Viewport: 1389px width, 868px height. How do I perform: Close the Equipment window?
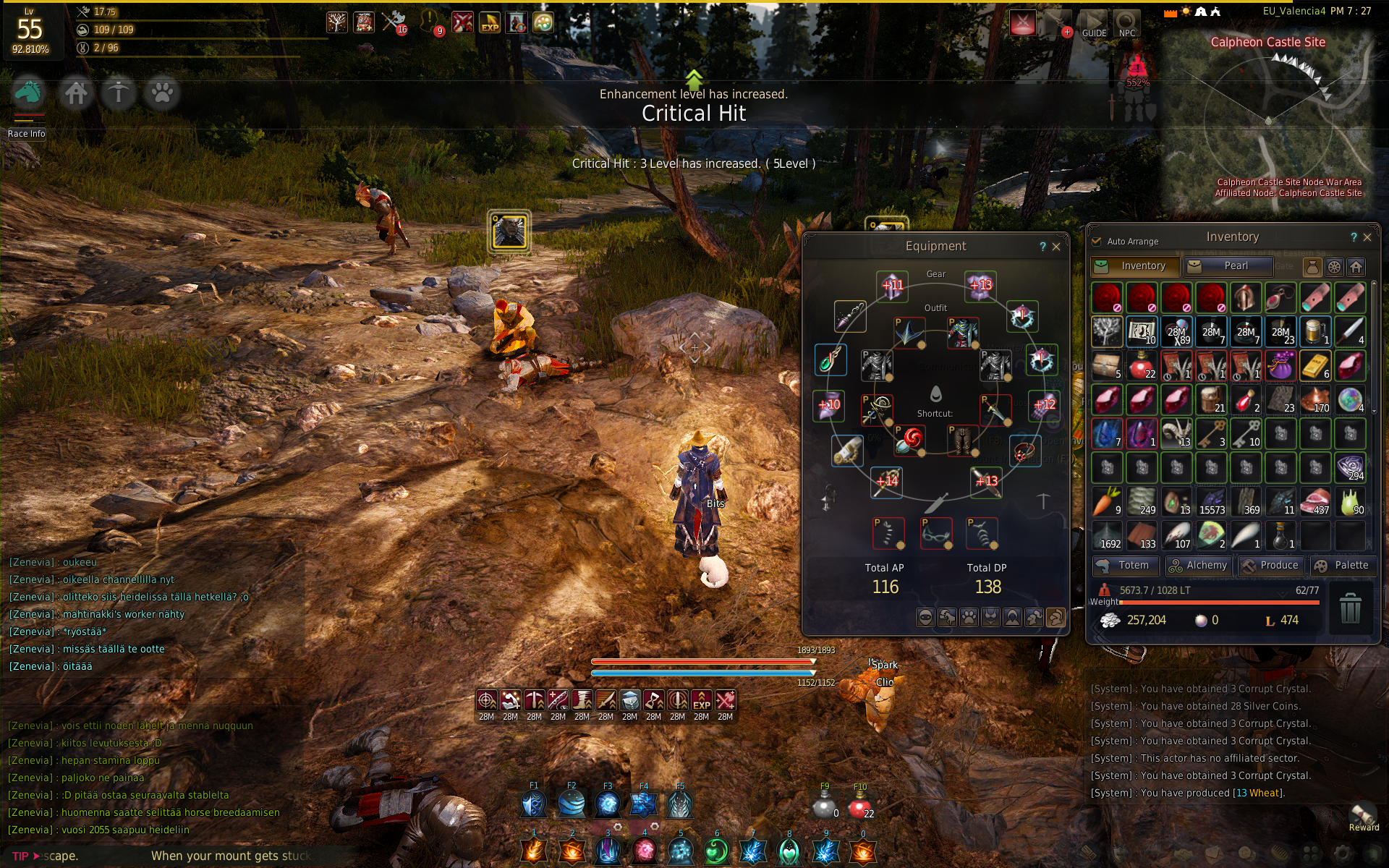[1056, 247]
